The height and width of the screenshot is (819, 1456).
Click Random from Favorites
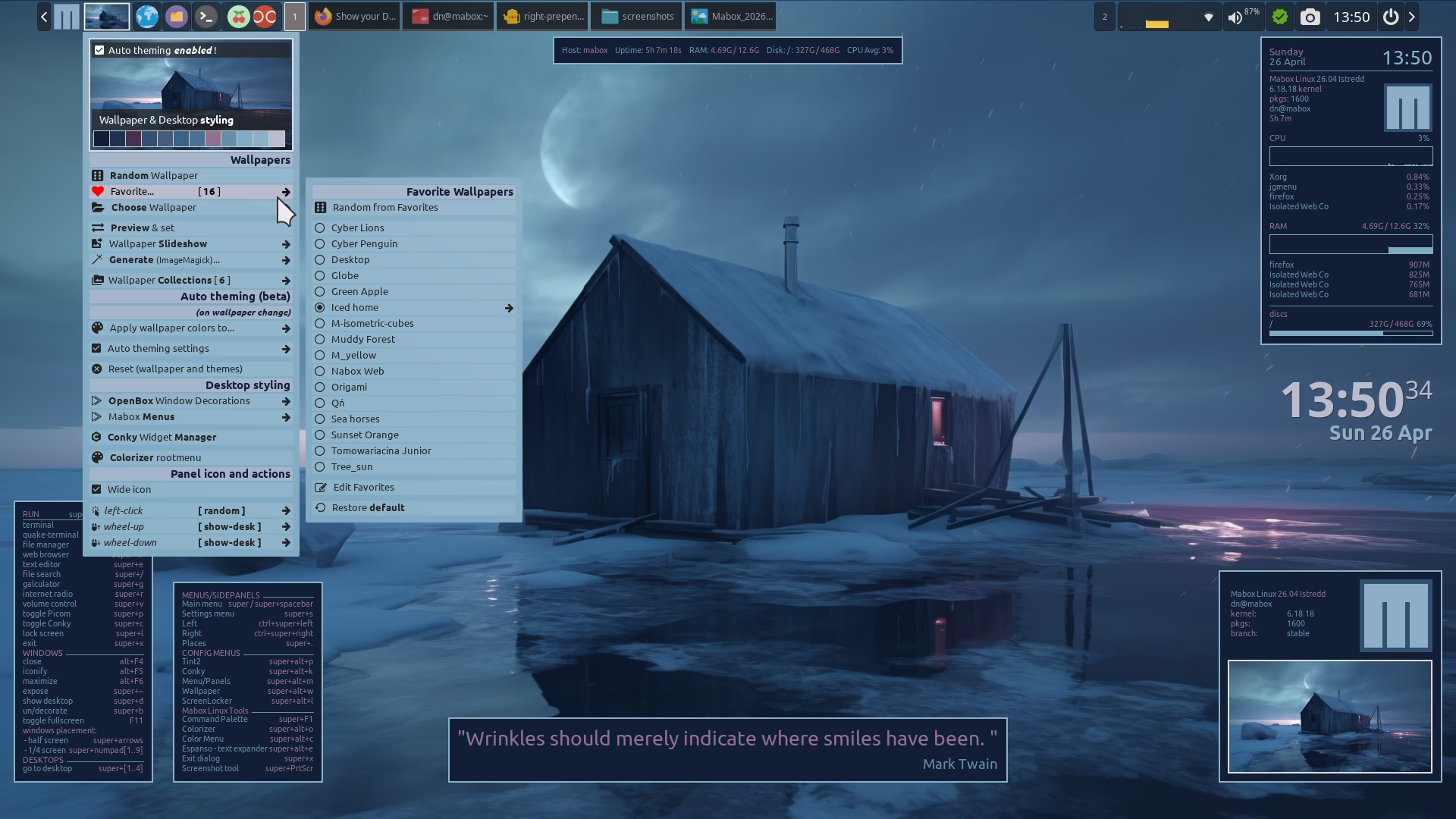(x=384, y=207)
